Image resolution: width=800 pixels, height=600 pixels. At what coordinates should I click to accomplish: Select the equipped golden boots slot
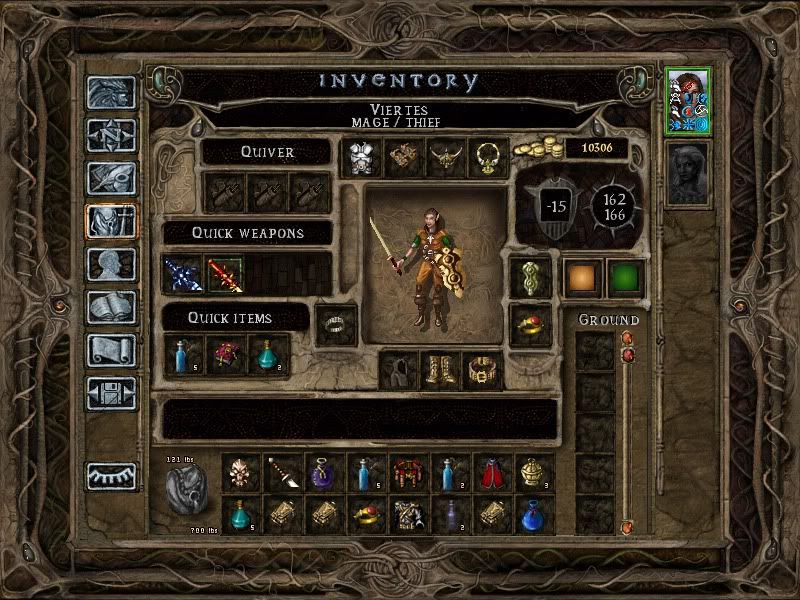click(440, 370)
